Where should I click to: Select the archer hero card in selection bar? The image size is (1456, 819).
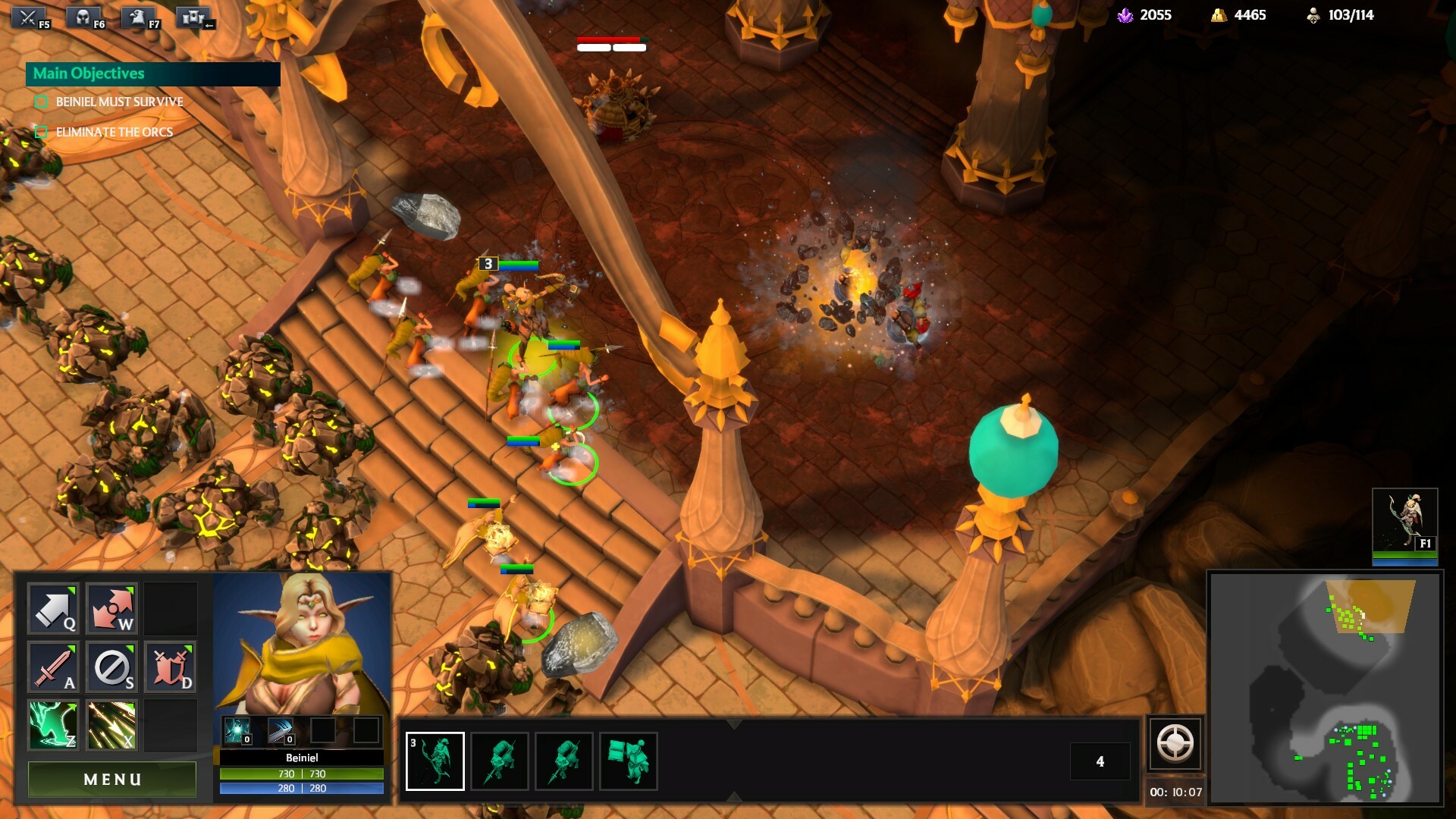pos(435,761)
